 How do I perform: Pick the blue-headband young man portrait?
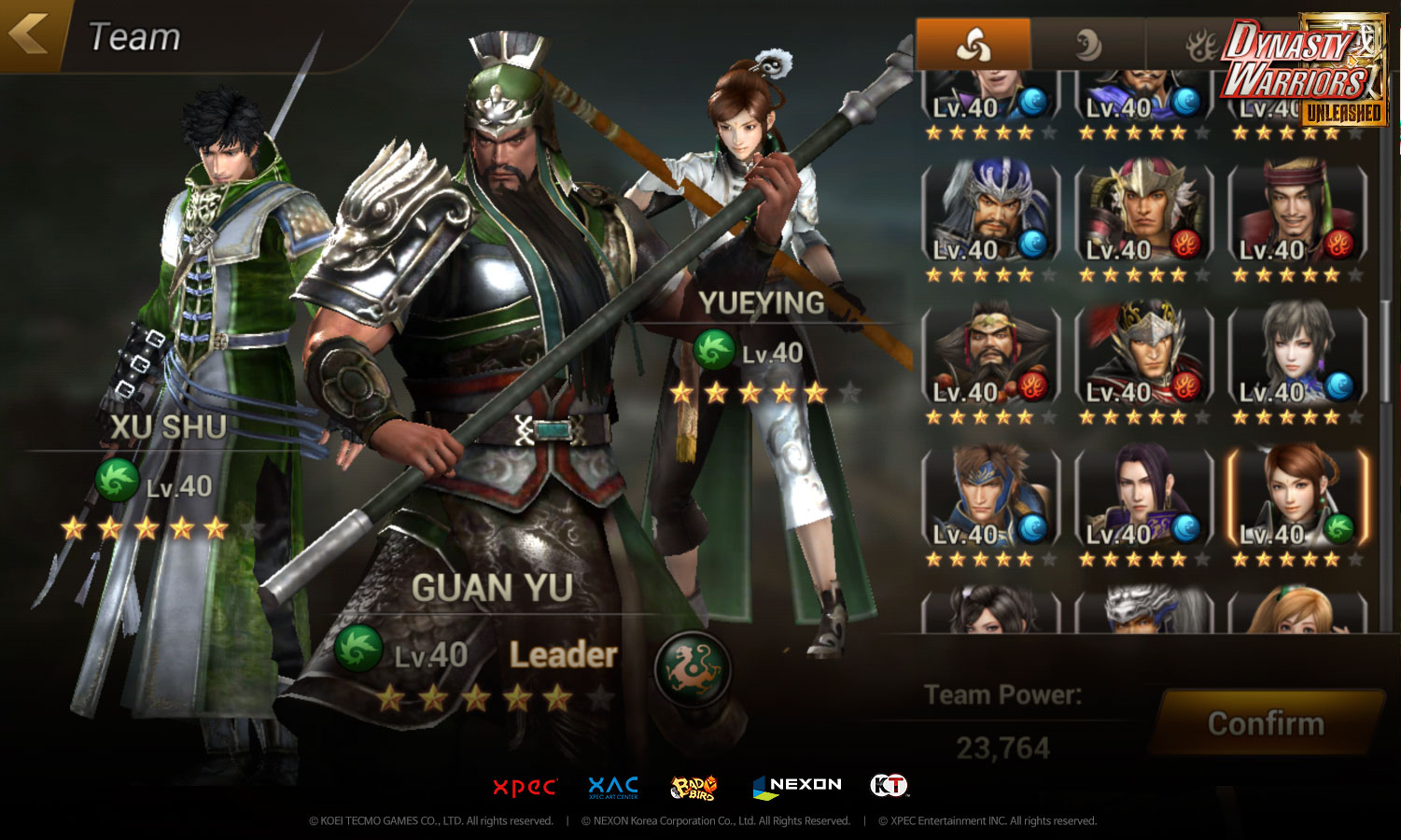click(990, 498)
